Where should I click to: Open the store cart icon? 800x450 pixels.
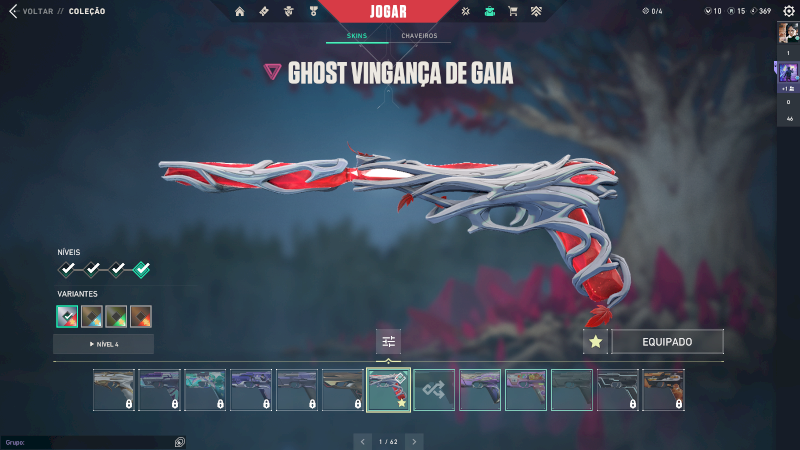coord(513,12)
